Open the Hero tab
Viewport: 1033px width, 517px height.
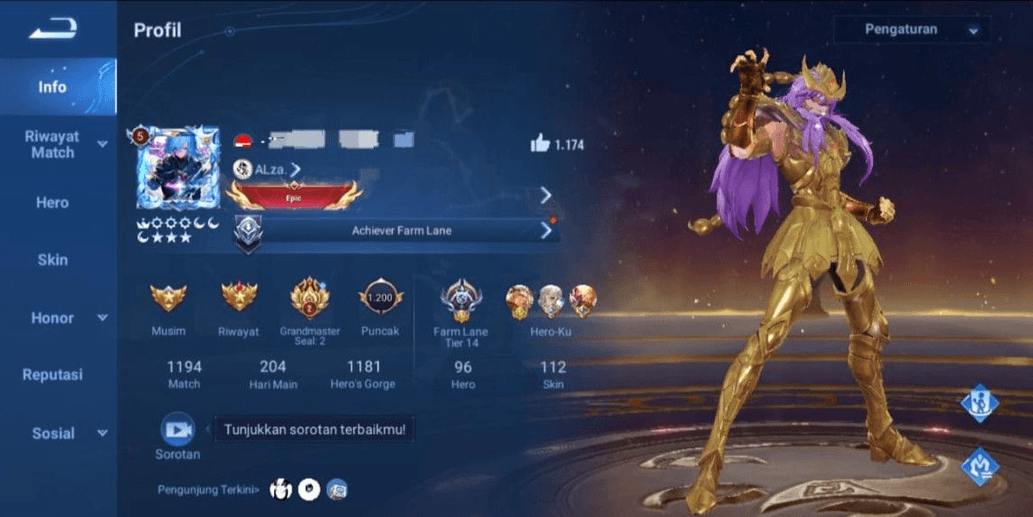point(53,202)
